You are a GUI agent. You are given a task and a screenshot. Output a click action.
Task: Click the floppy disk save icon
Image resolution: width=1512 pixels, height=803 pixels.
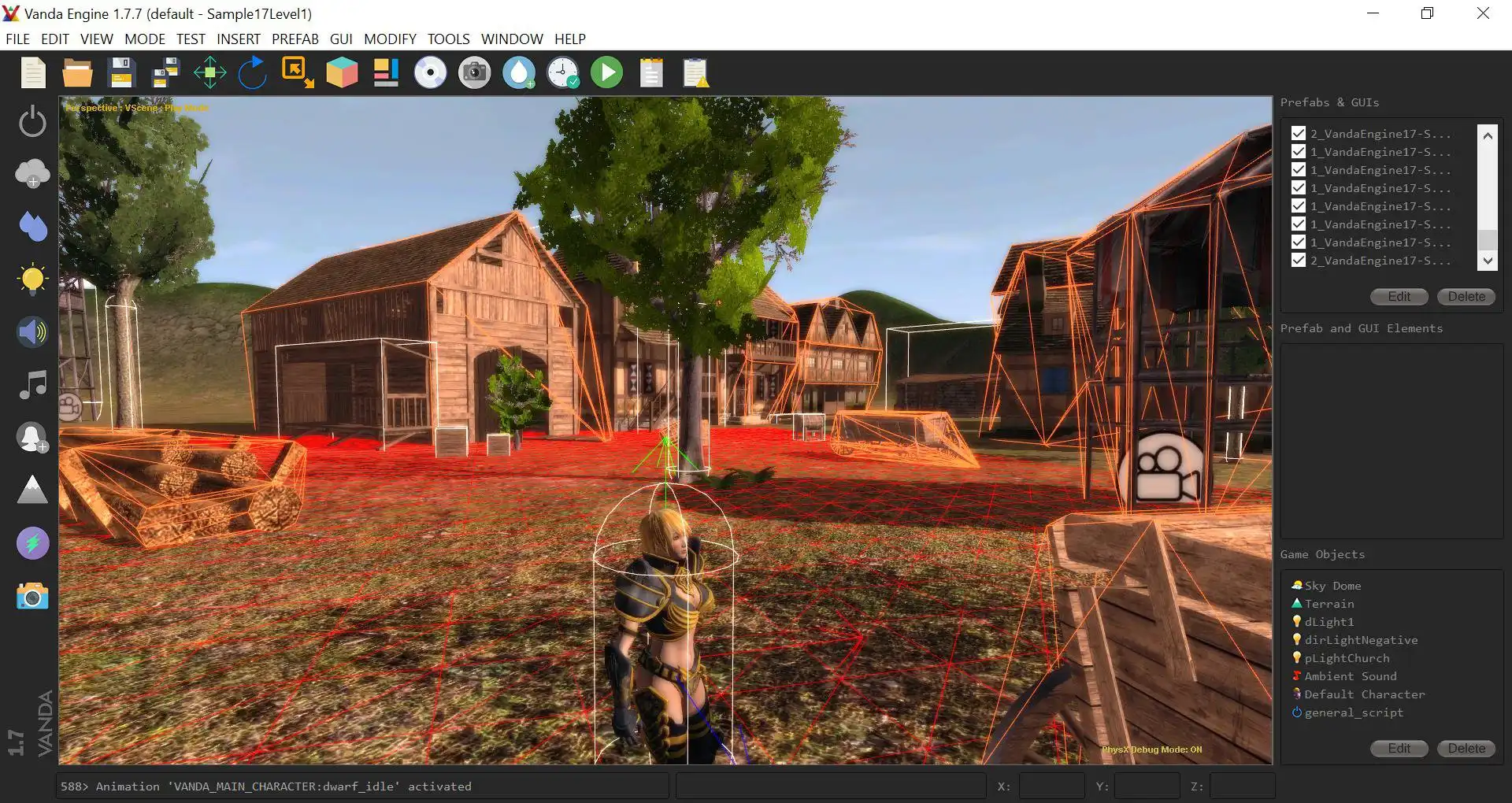[x=121, y=73]
